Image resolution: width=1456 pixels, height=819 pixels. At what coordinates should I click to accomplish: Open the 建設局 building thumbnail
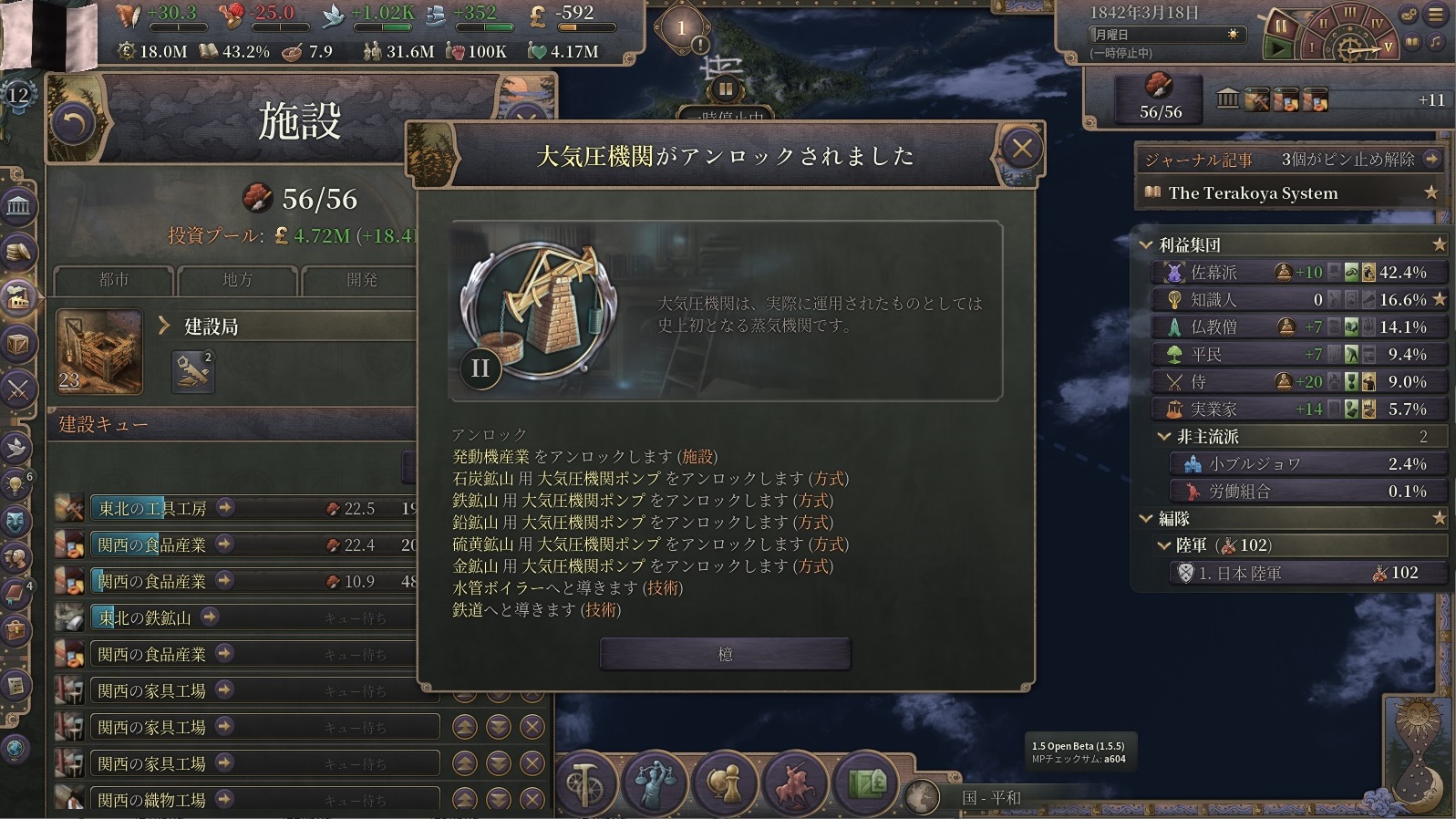tap(99, 351)
